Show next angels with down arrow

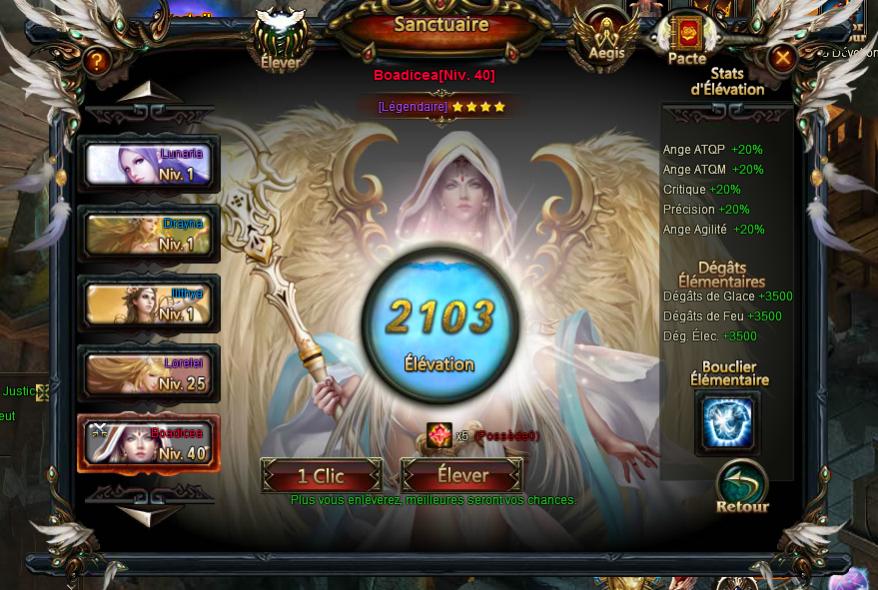coord(149,514)
